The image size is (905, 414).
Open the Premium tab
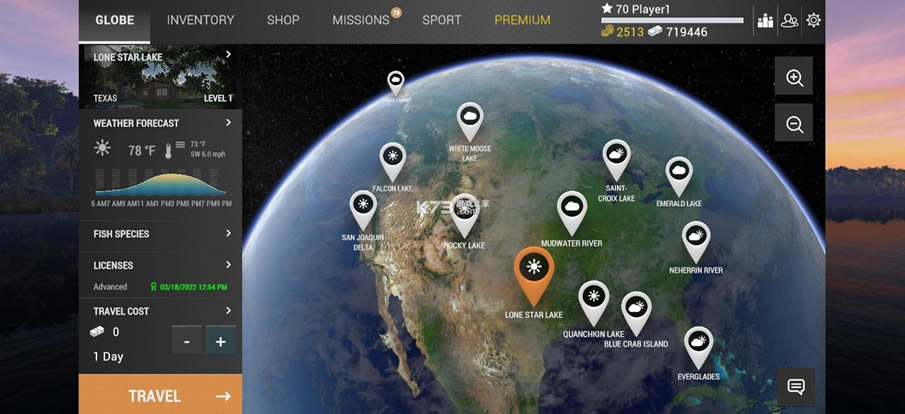click(522, 20)
